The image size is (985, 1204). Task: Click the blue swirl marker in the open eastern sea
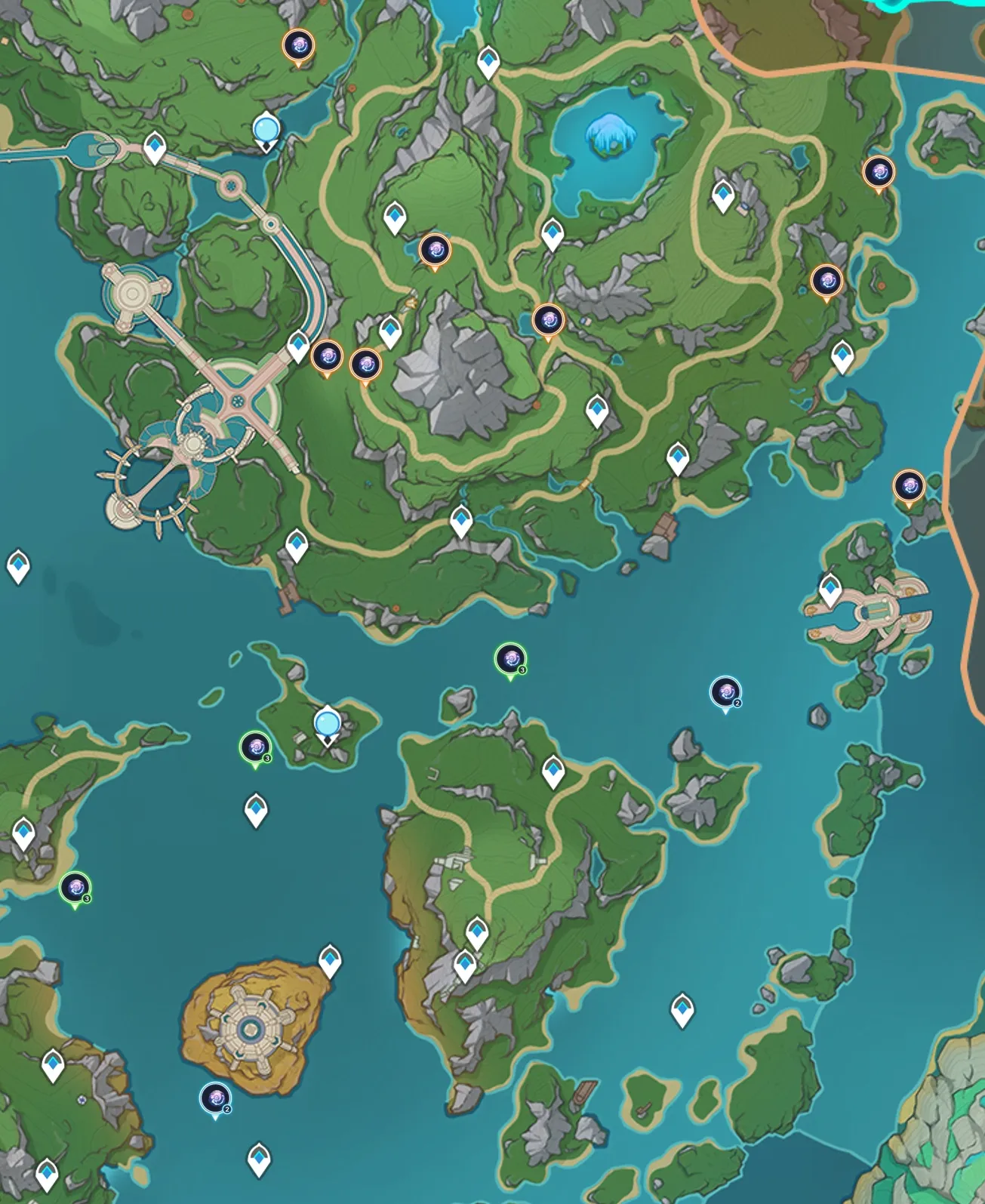(x=725, y=691)
